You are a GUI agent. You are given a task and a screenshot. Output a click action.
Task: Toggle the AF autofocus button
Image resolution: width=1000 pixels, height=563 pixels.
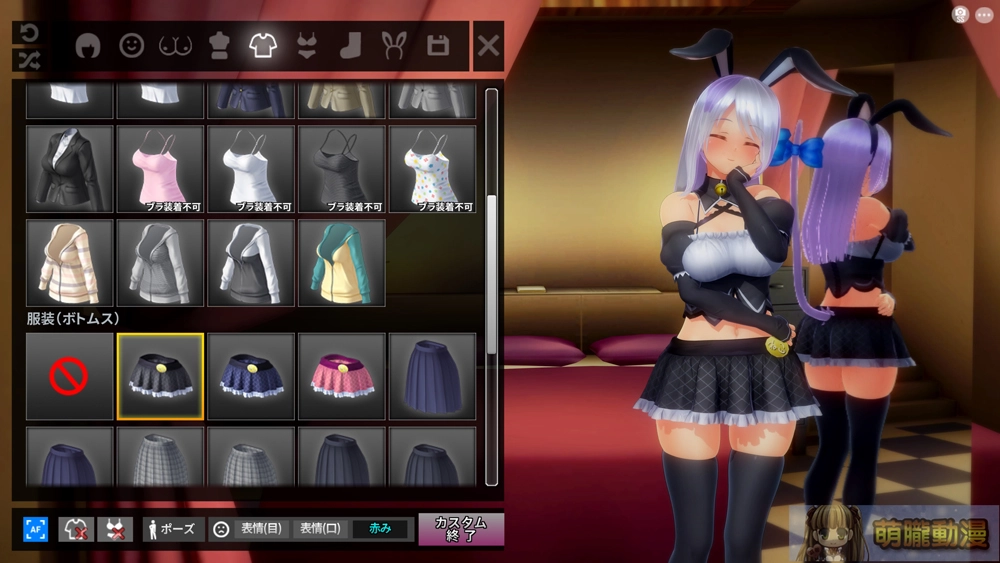point(36,529)
